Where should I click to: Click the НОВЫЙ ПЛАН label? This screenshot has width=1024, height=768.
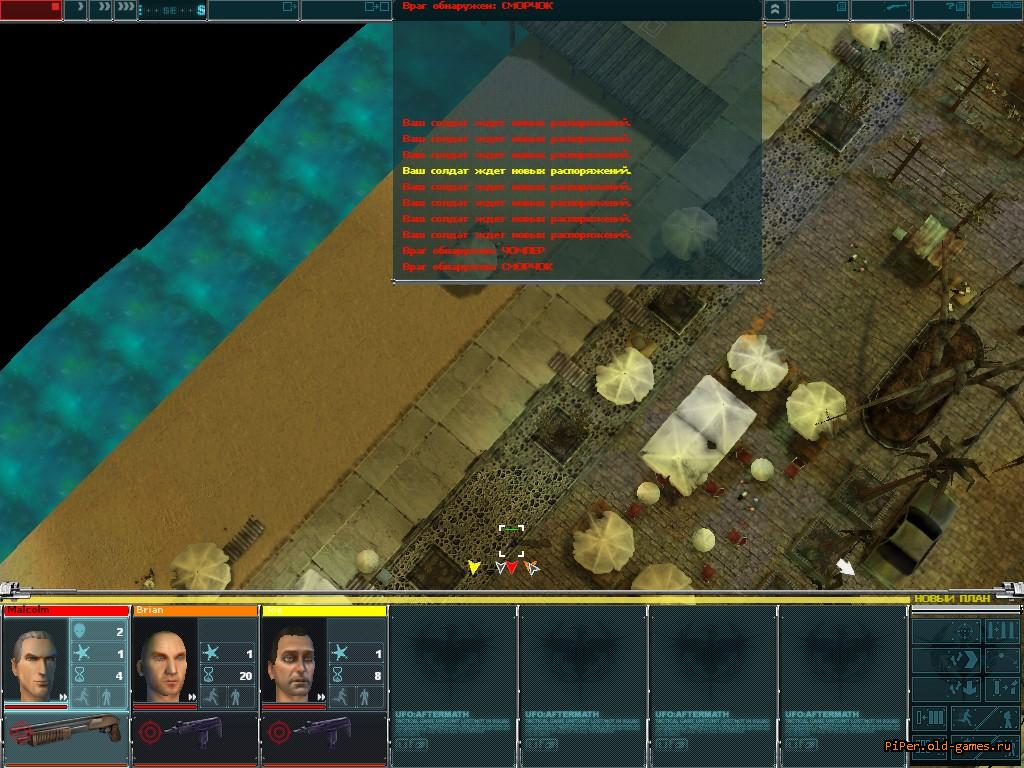click(x=952, y=599)
